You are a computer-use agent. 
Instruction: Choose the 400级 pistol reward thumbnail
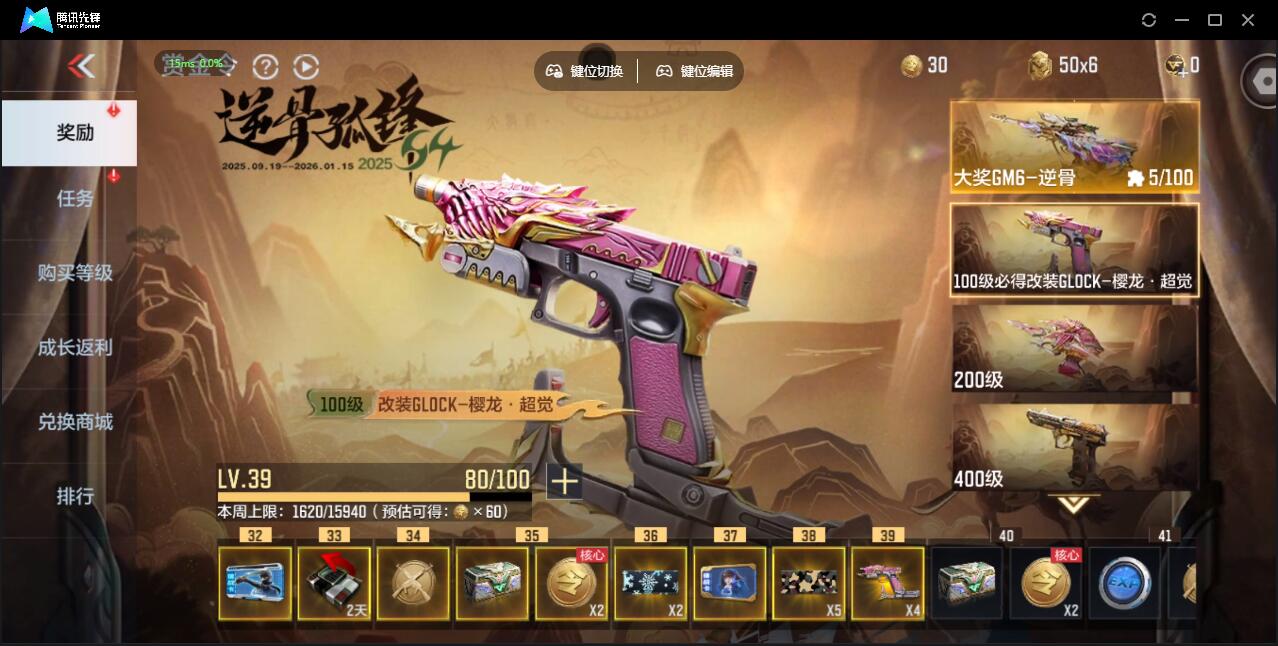[1074, 446]
